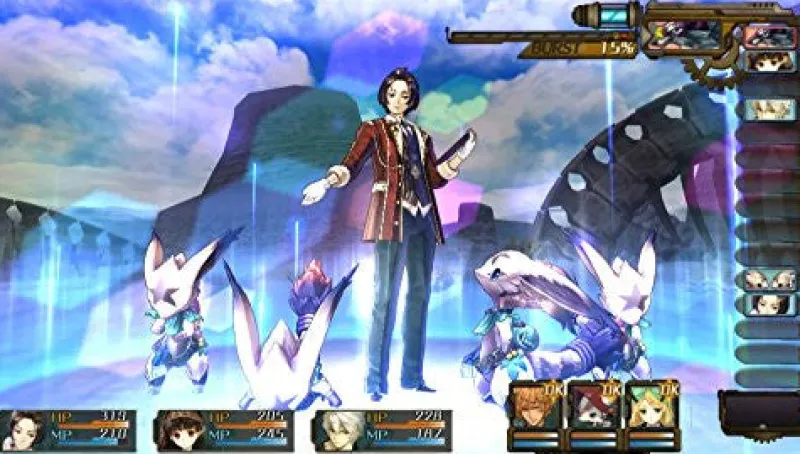Choose the blonde support character with green ribbon
The width and height of the screenshot is (800, 454).
click(x=650, y=407)
